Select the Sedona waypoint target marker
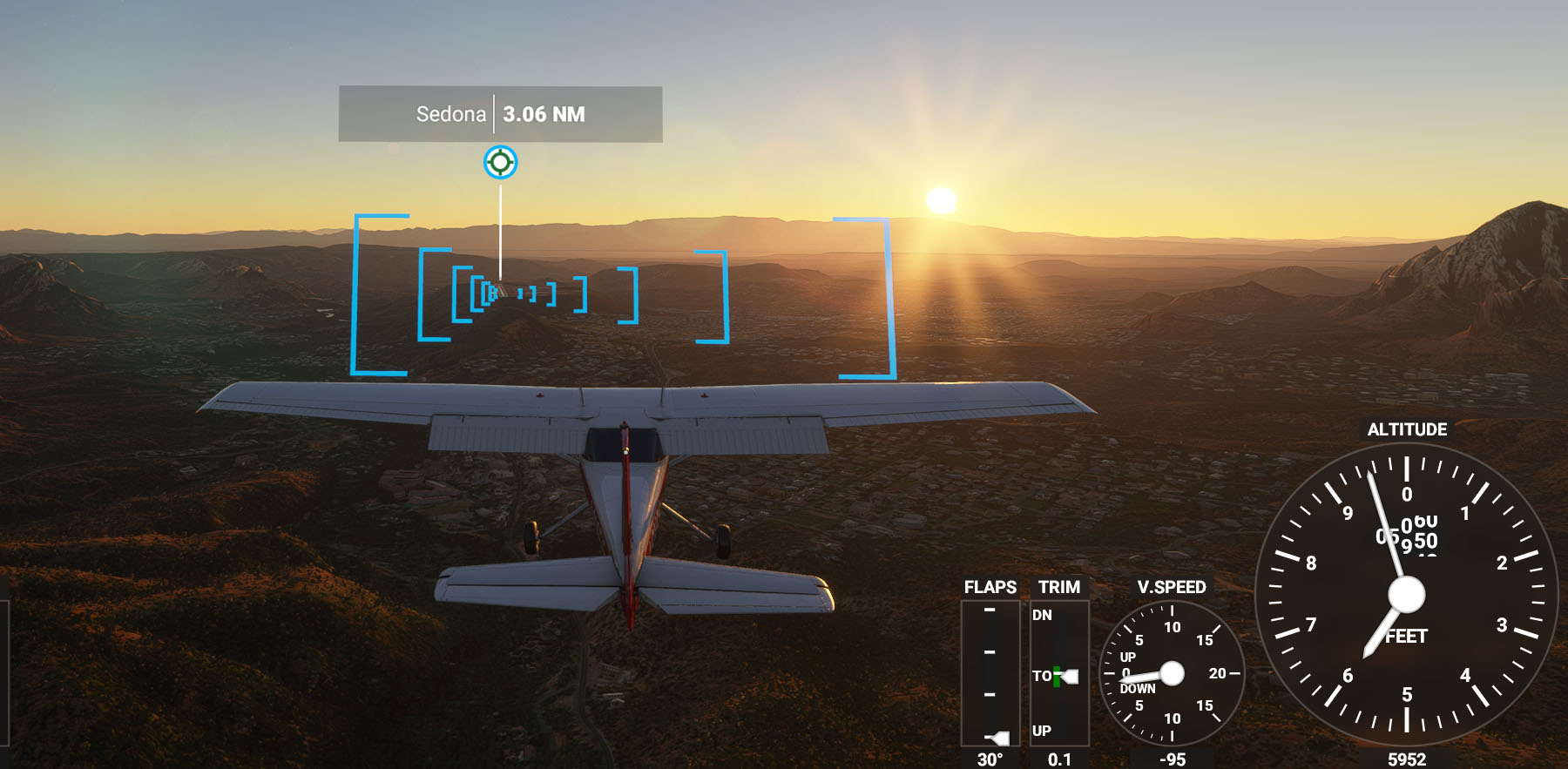This screenshot has height=769, width=1568. tap(500, 162)
